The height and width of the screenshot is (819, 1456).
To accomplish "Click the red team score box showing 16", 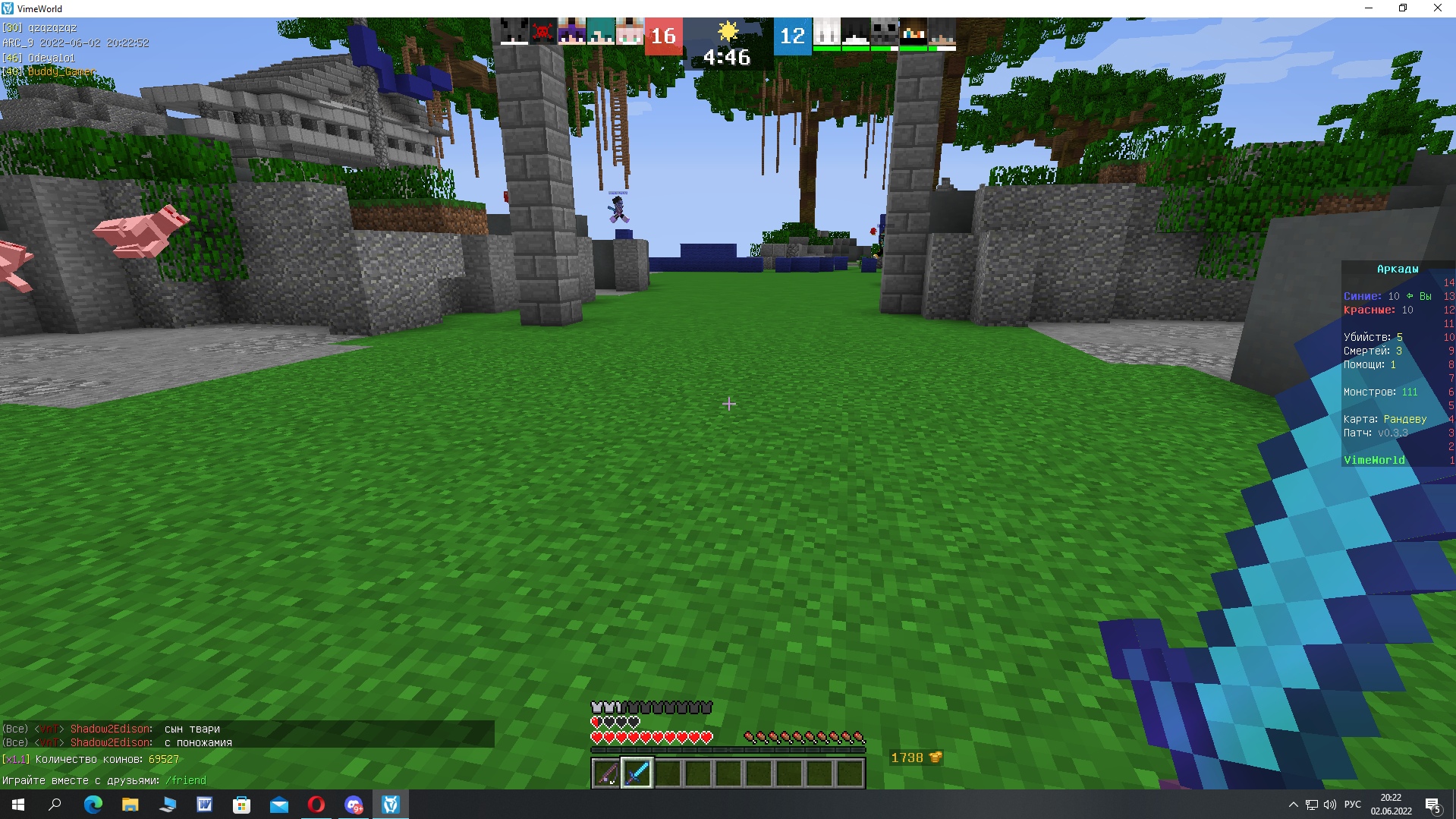I will pyautogui.click(x=663, y=35).
